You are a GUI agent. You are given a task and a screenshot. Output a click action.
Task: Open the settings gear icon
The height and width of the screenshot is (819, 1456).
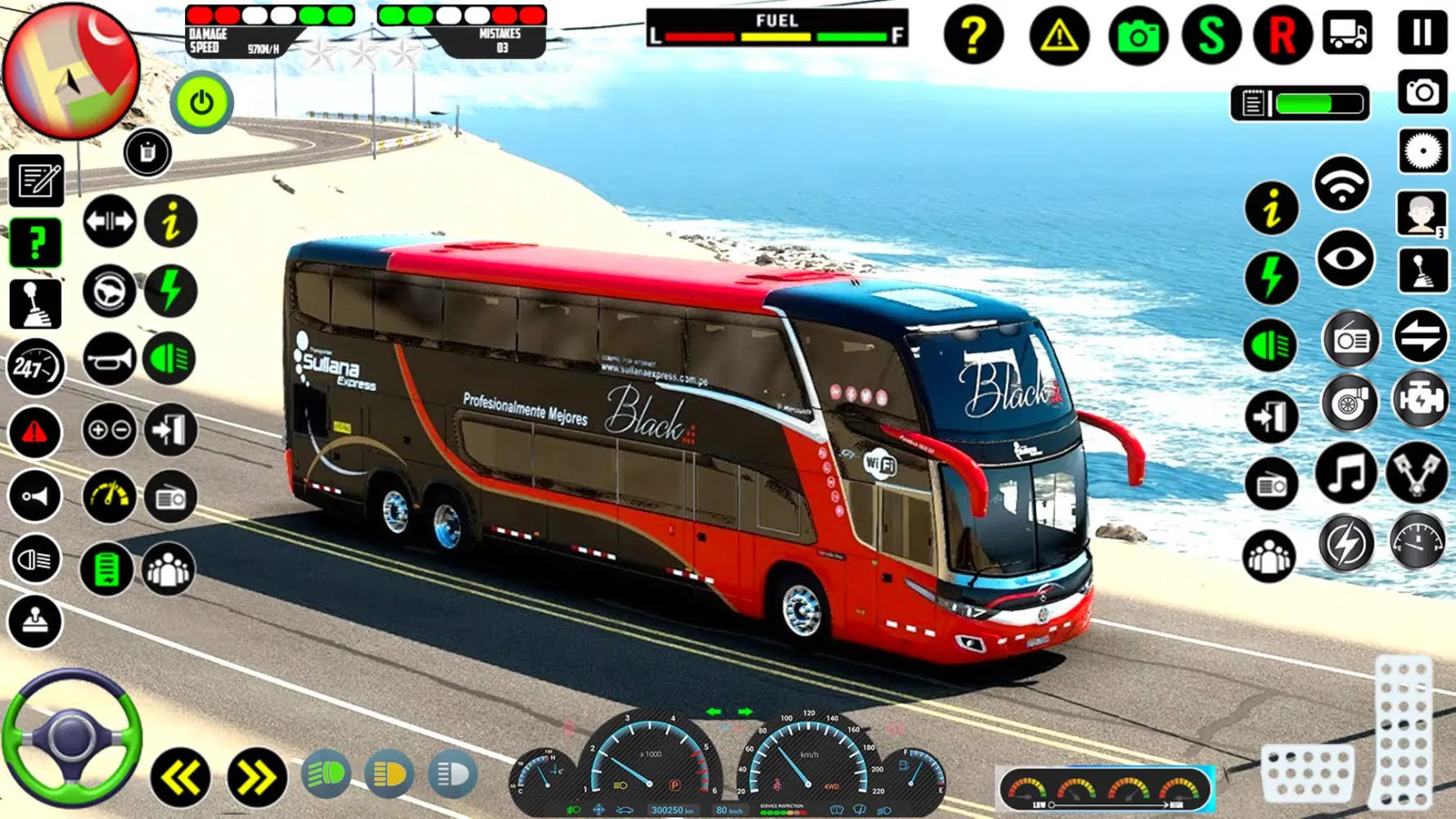pos(1422,152)
